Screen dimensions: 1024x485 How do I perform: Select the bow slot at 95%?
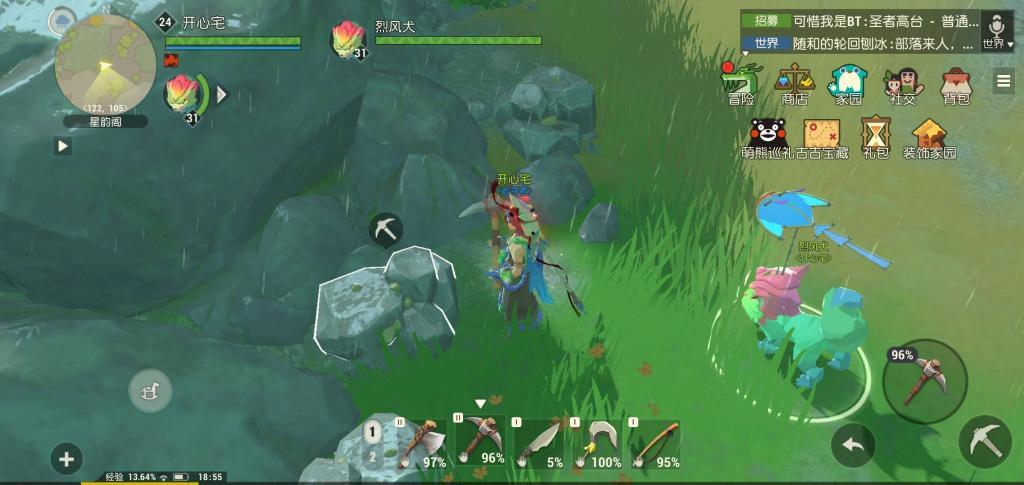tap(654, 443)
